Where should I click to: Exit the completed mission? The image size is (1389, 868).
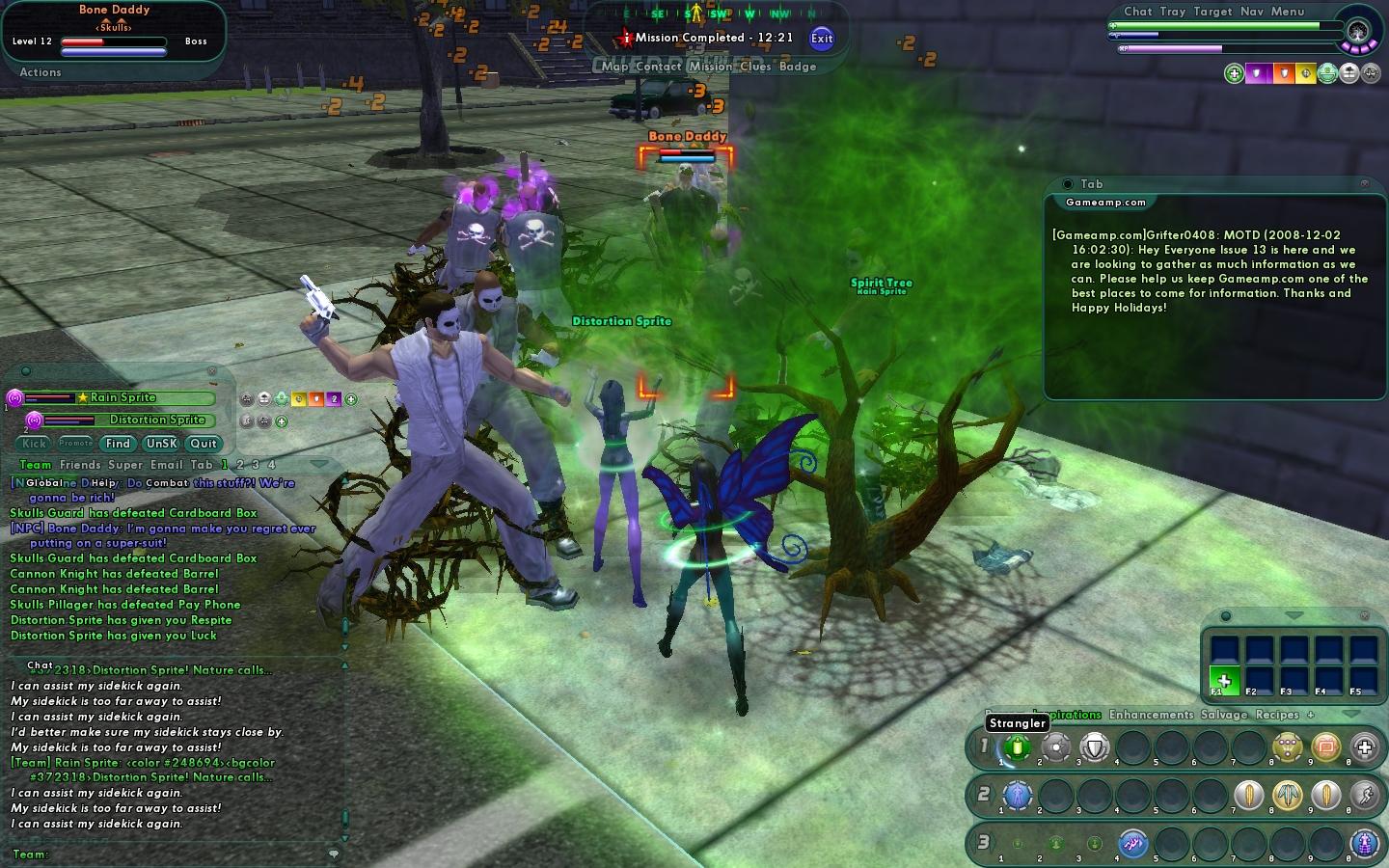point(822,39)
